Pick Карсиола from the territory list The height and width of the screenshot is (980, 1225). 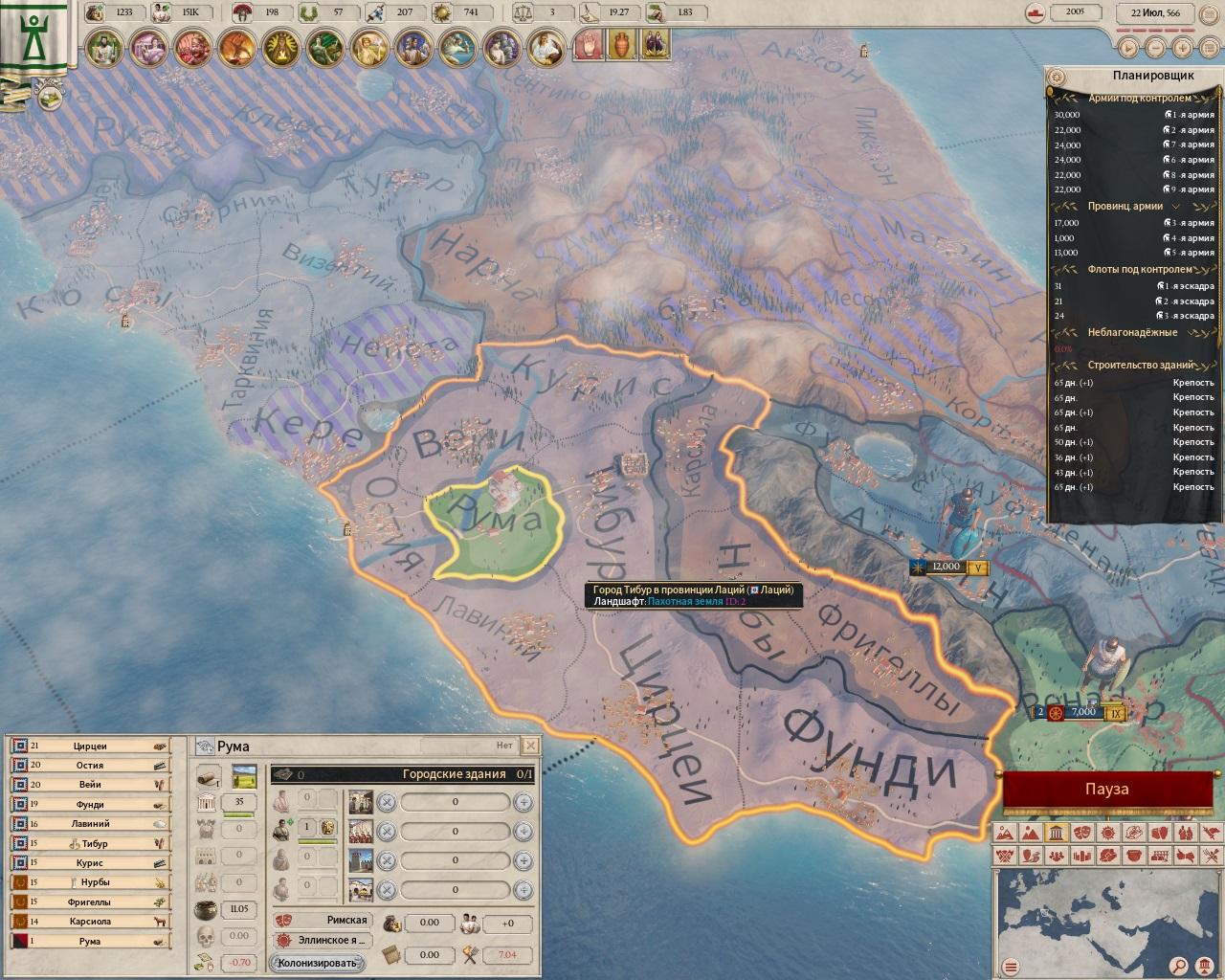pyautogui.click(x=90, y=921)
